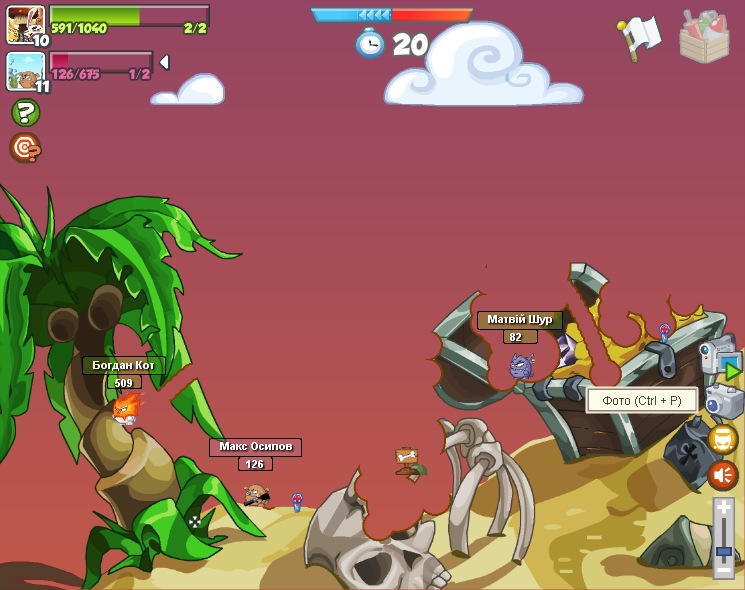Image resolution: width=745 pixels, height=590 pixels.
Task: Select the brown creature team portrait
Action: point(25,72)
